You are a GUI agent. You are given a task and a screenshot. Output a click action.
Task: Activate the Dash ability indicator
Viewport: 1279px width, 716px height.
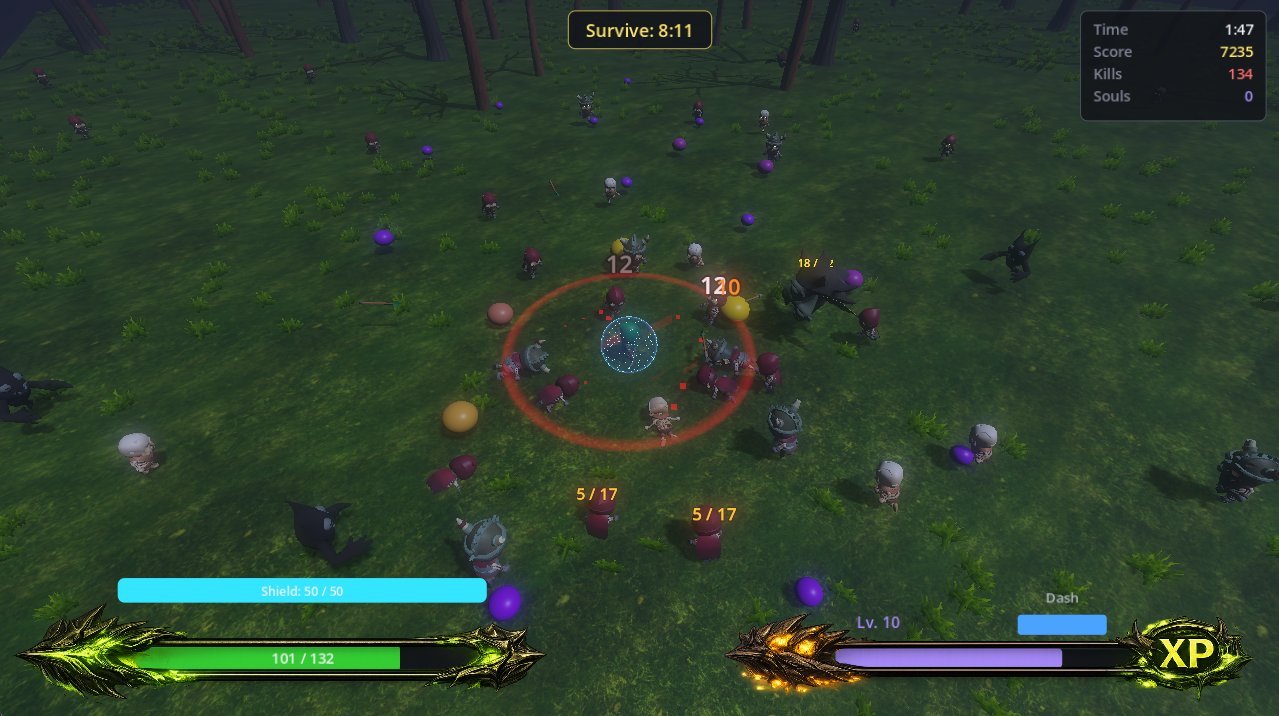(1061, 625)
